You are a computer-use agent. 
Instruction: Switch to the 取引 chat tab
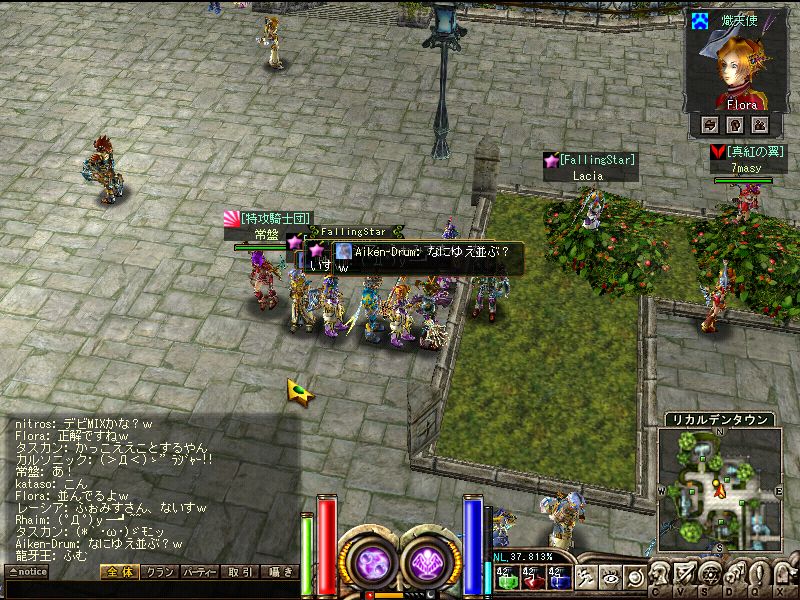tap(239, 572)
